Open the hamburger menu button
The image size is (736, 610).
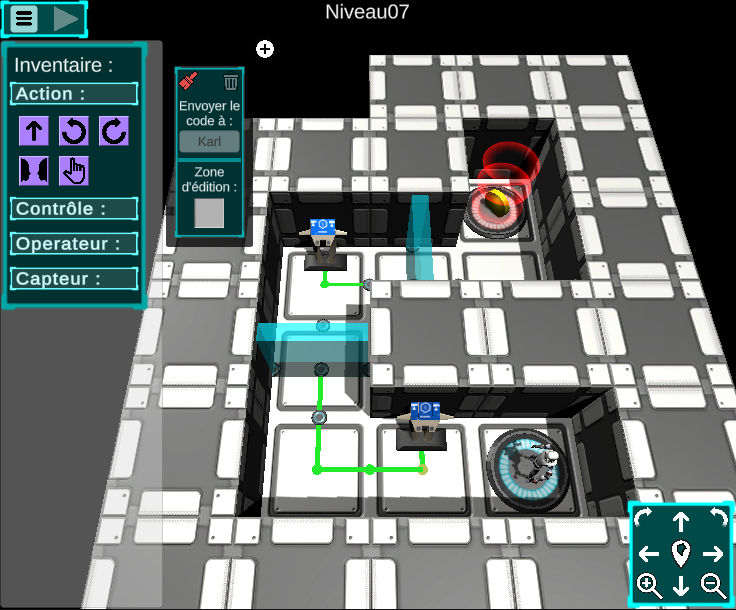point(25,18)
